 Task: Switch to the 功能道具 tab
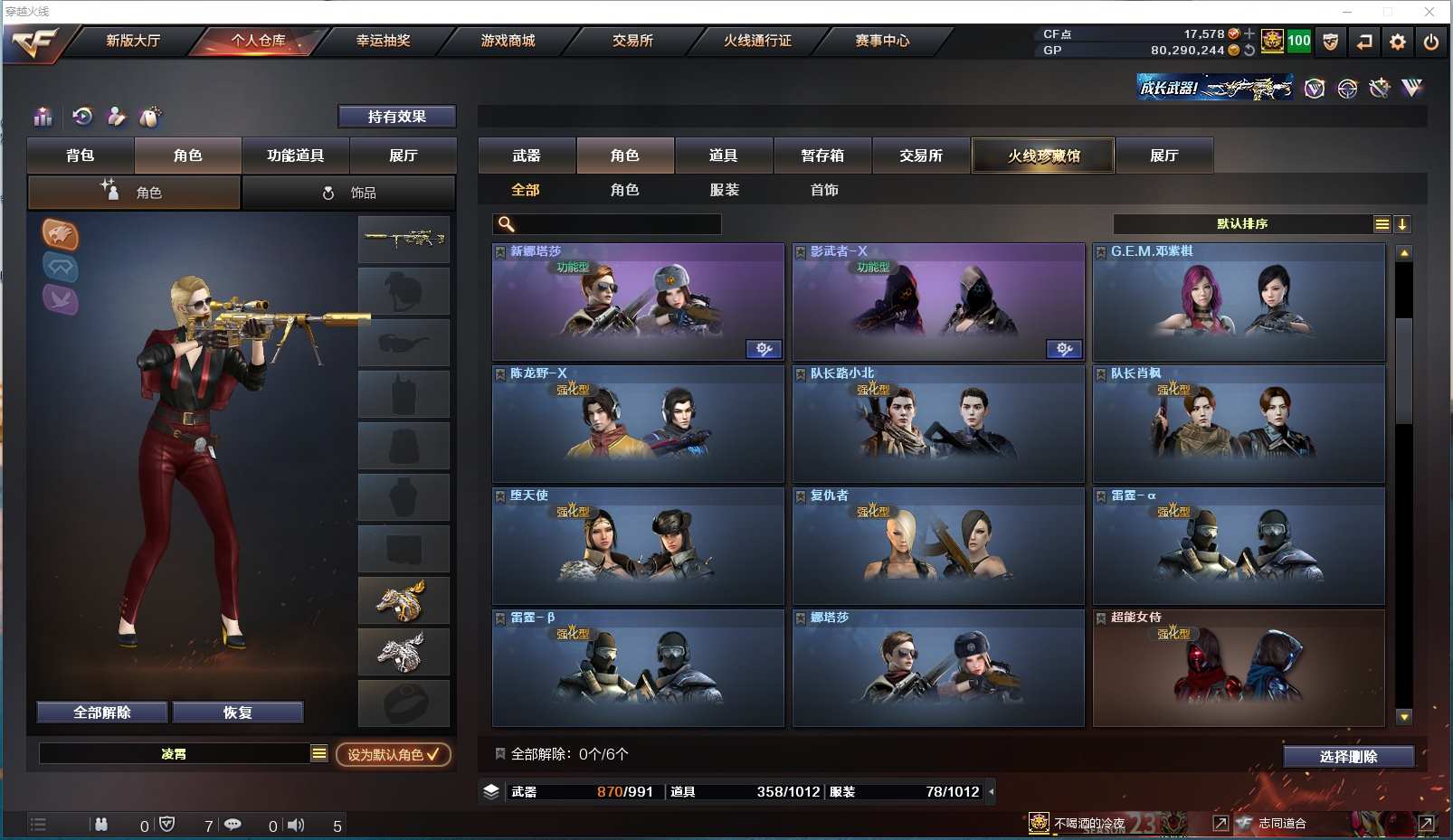[295, 156]
